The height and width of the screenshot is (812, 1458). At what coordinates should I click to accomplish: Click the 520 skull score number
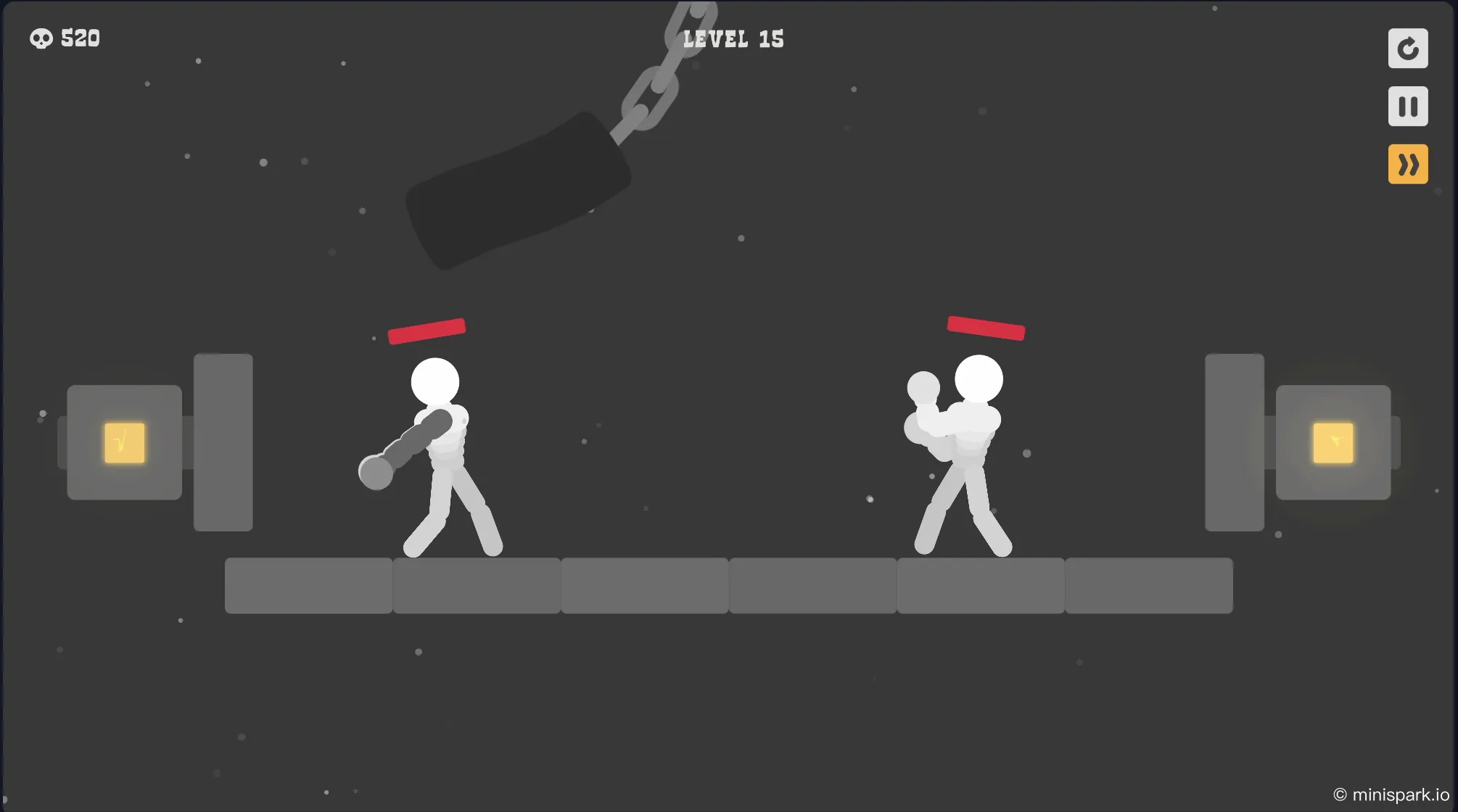click(x=81, y=38)
